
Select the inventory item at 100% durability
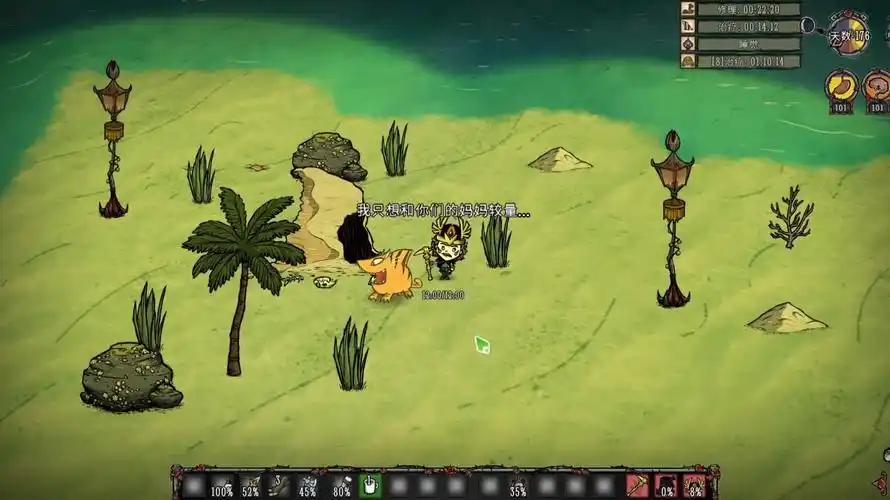(222, 486)
